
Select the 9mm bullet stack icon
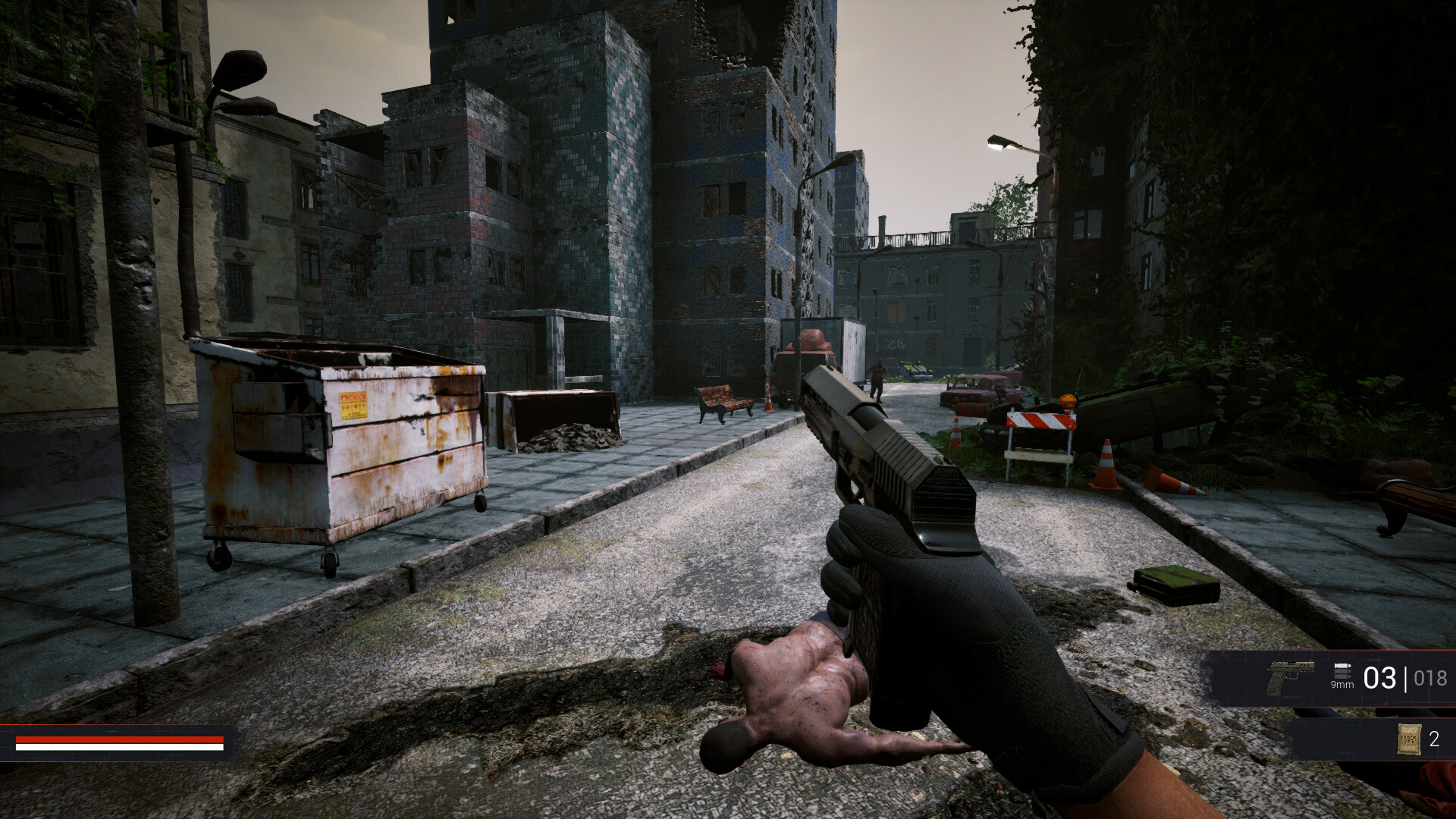[1342, 669]
